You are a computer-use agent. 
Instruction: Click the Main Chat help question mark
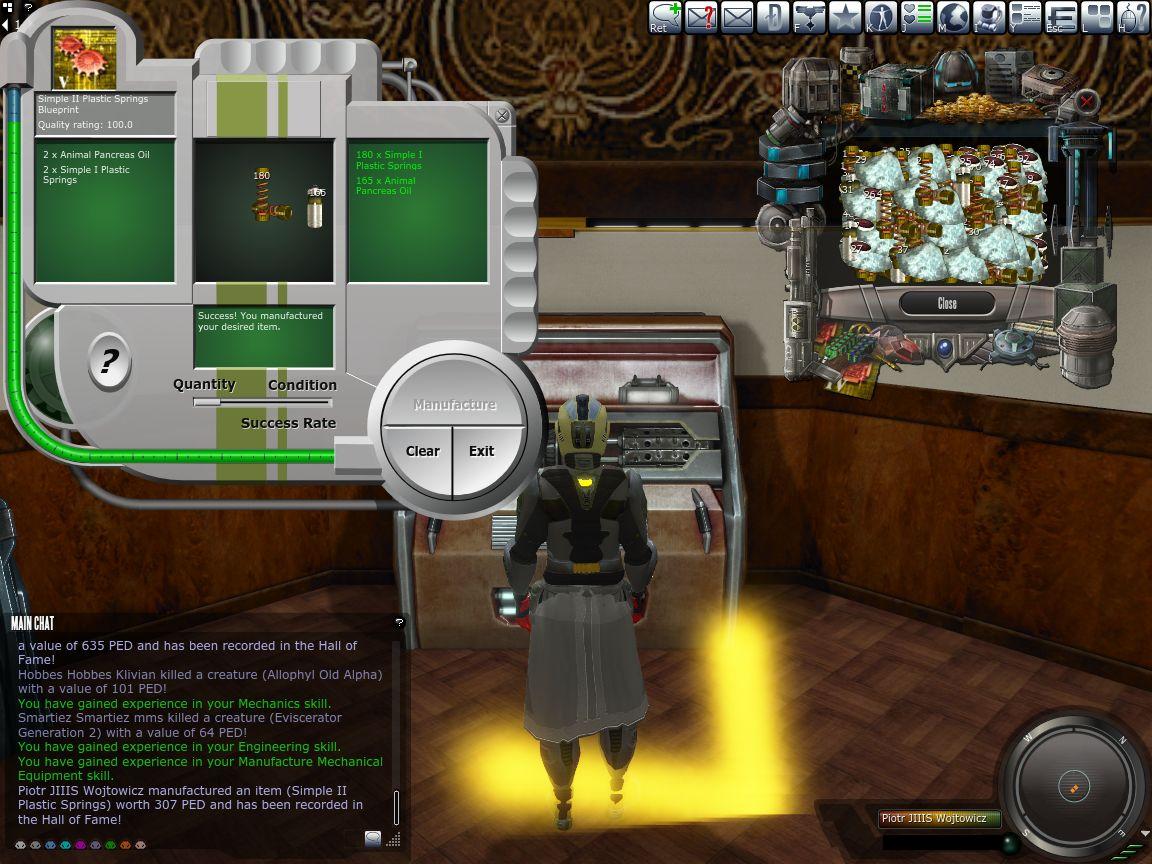[x=399, y=622]
